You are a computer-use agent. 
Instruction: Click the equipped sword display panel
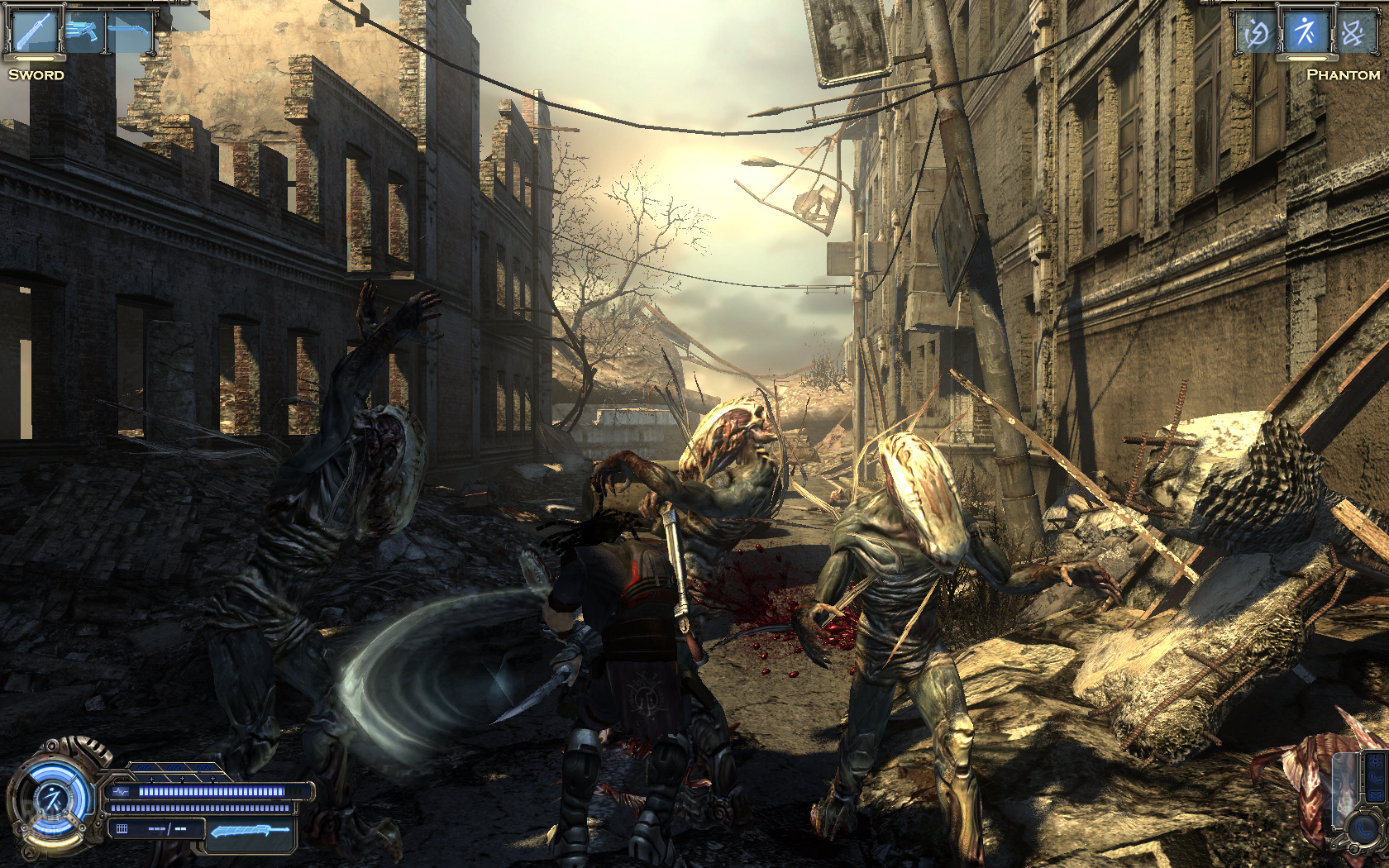250,832
